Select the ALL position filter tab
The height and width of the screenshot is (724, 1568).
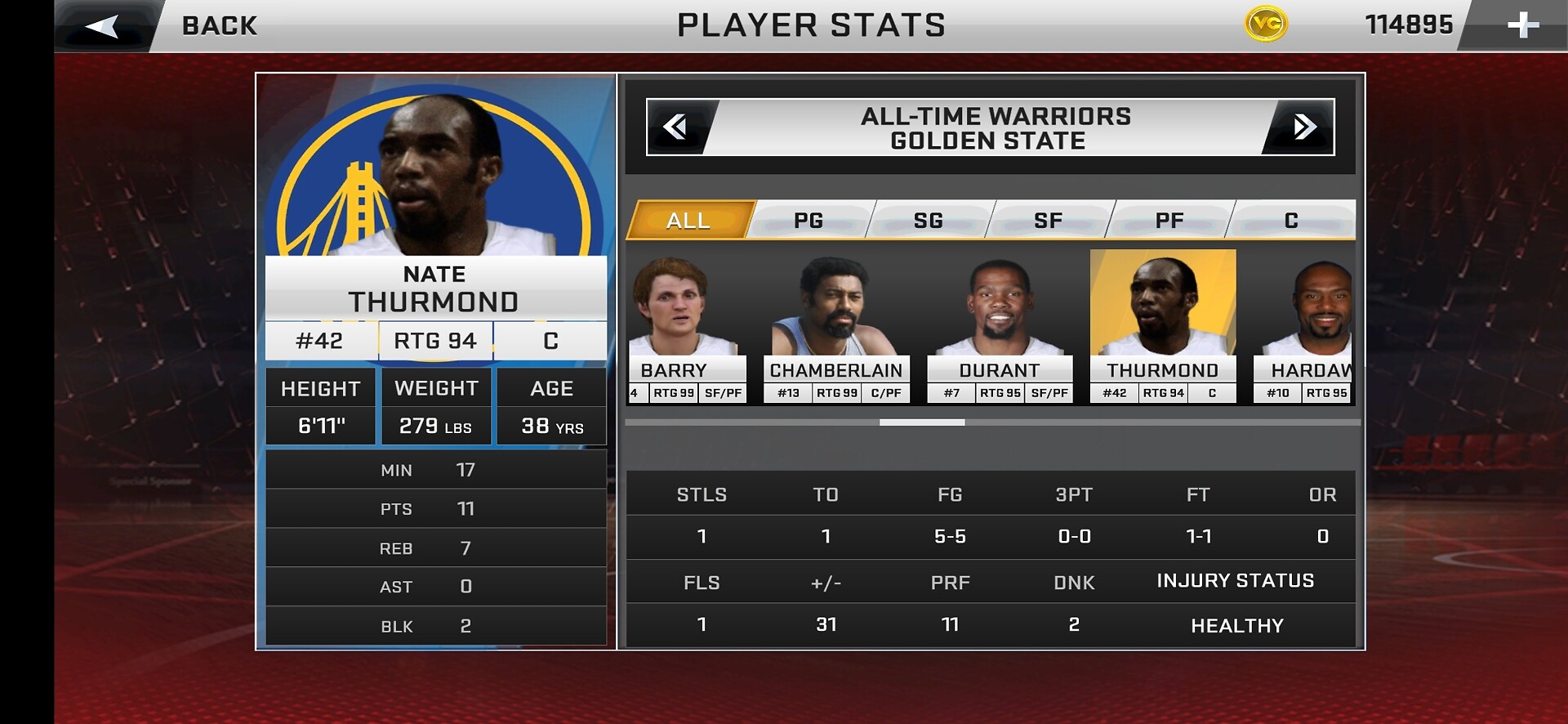688,220
